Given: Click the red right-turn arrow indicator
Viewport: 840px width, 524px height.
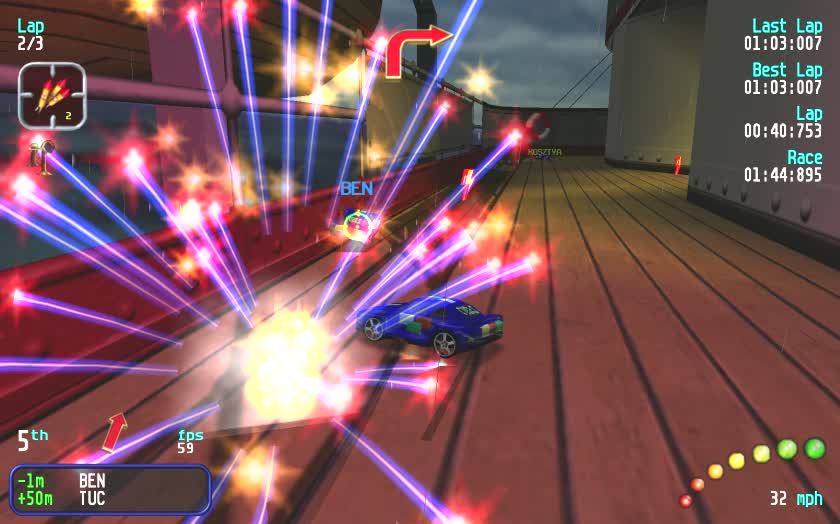Looking at the screenshot, I should click(414, 50).
